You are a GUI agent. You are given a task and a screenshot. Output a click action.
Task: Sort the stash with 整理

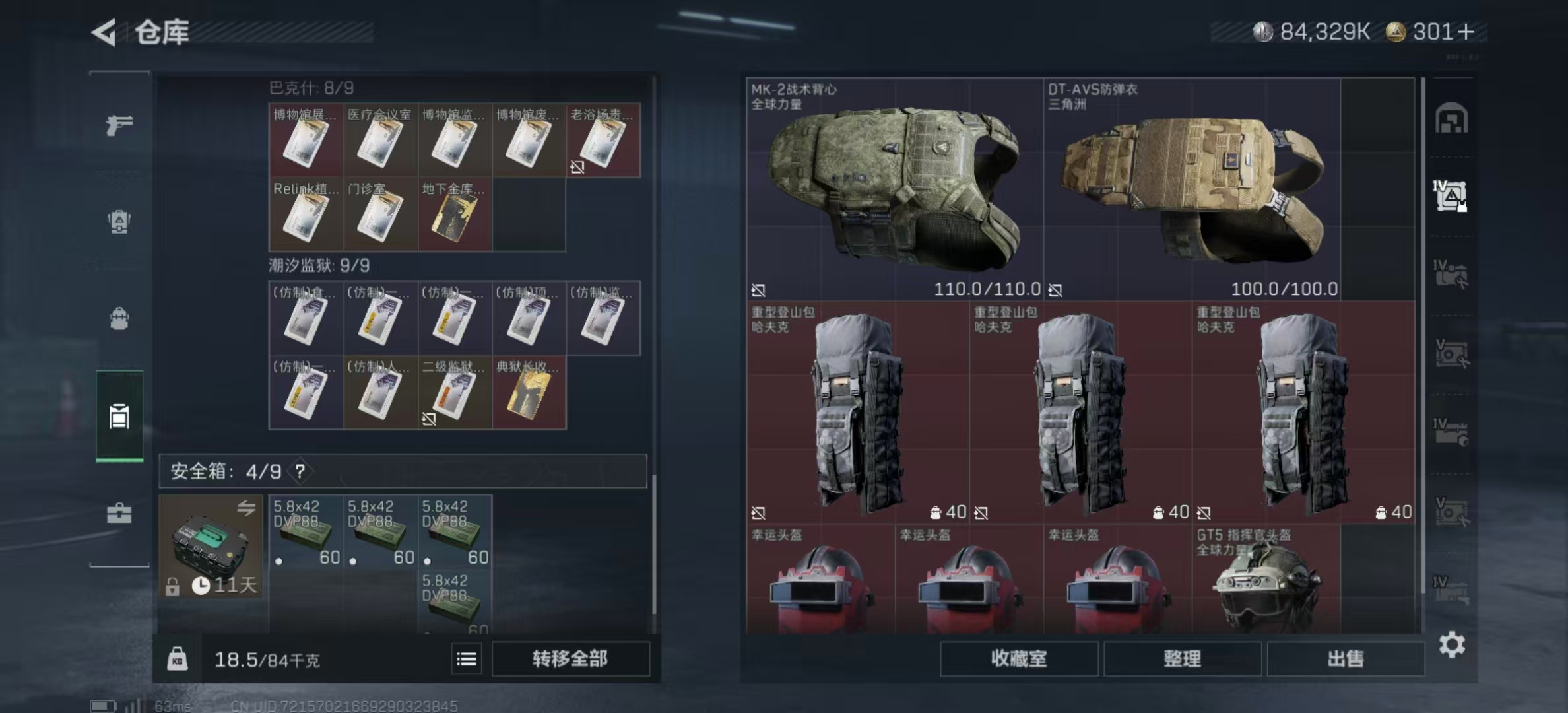[1182, 658]
